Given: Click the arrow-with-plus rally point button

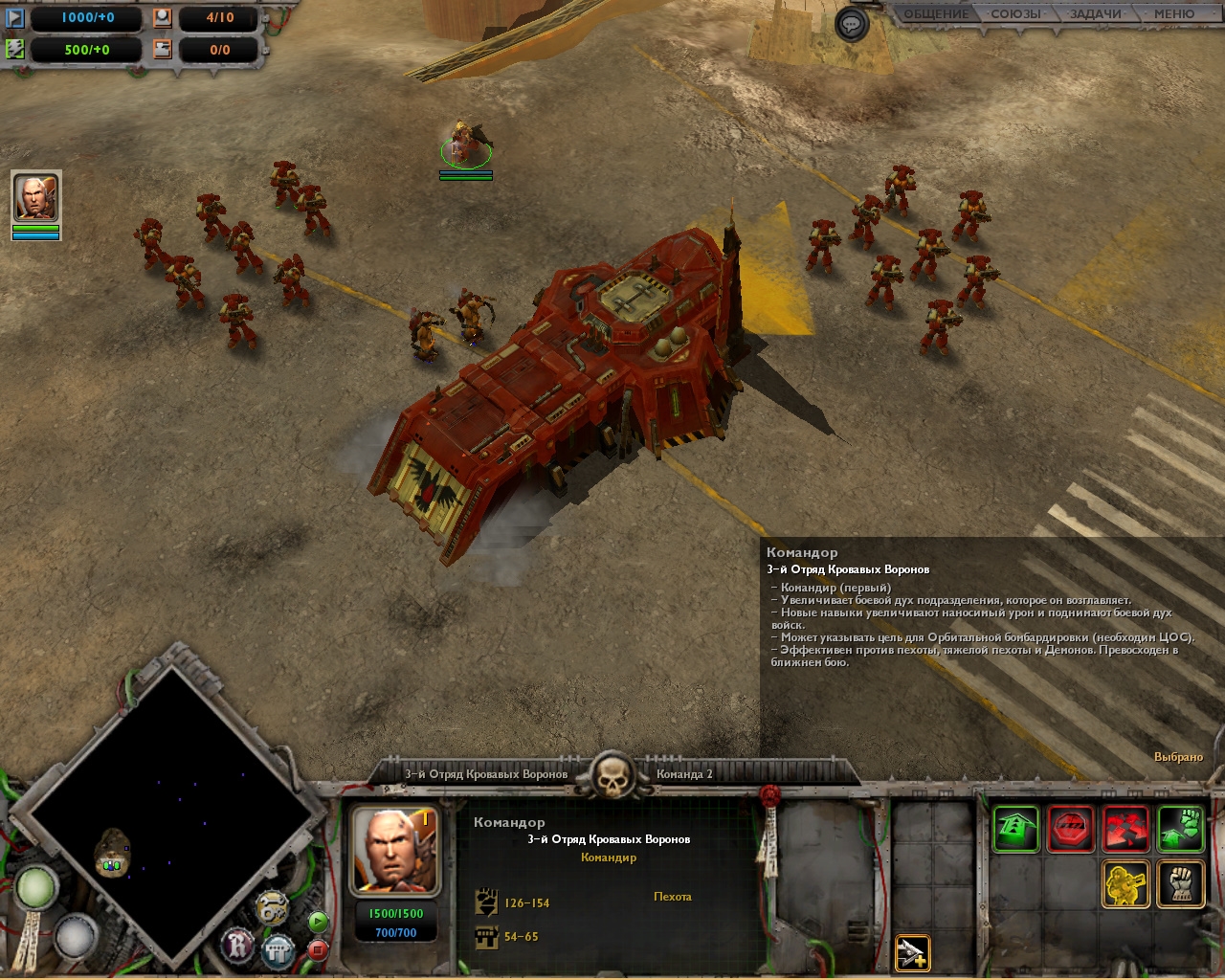Looking at the screenshot, I should point(912,952).
